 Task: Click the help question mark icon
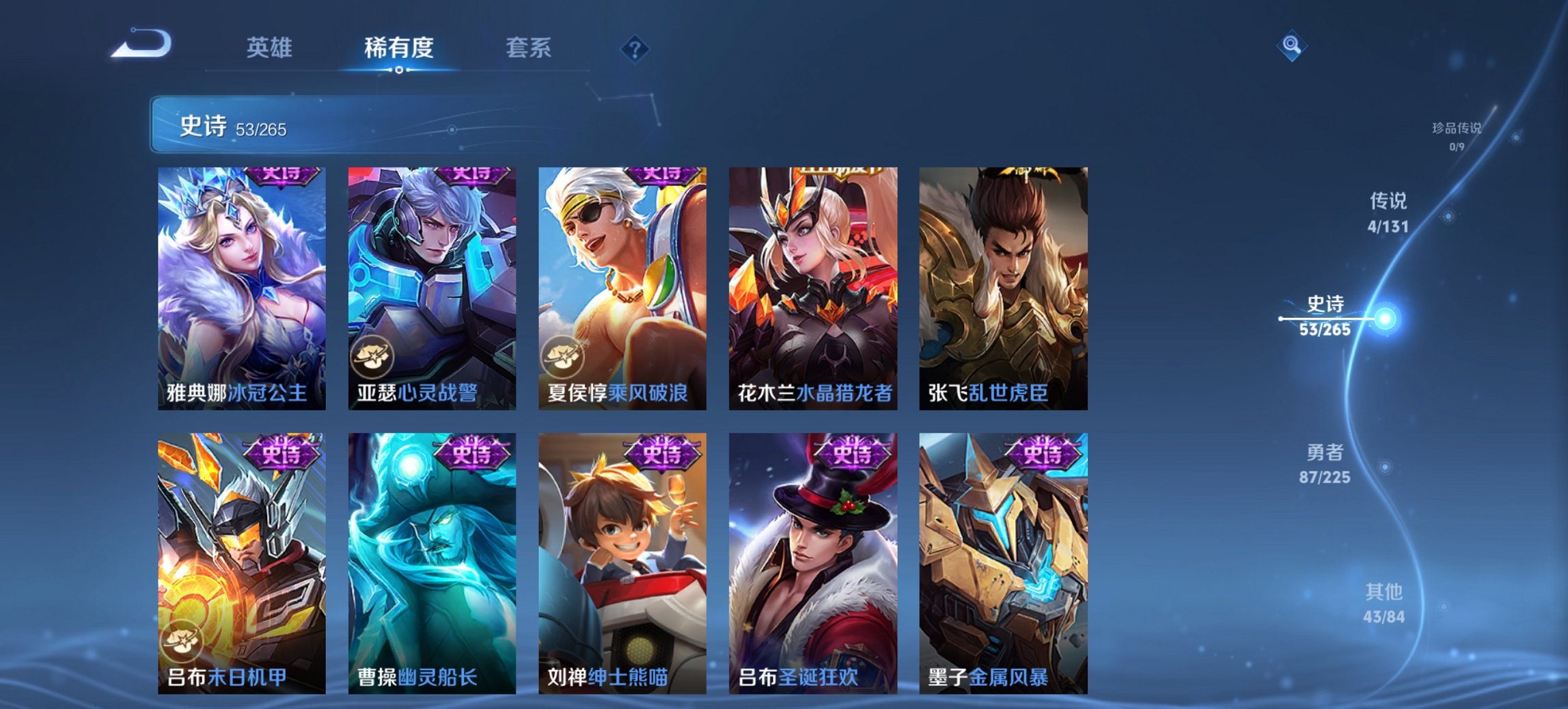(635, 49)
